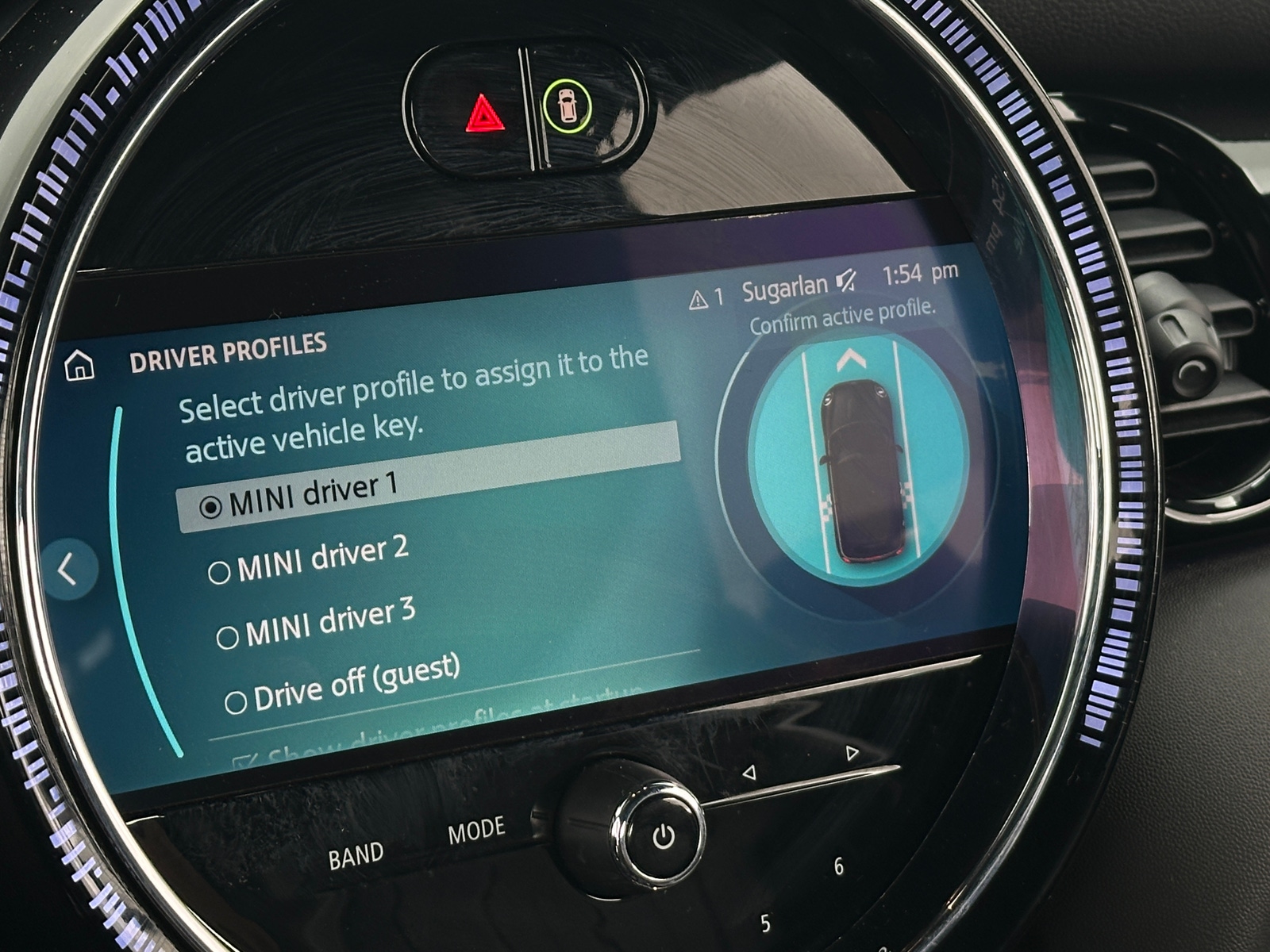Skip to next track arrow

(x=852, y=752)
